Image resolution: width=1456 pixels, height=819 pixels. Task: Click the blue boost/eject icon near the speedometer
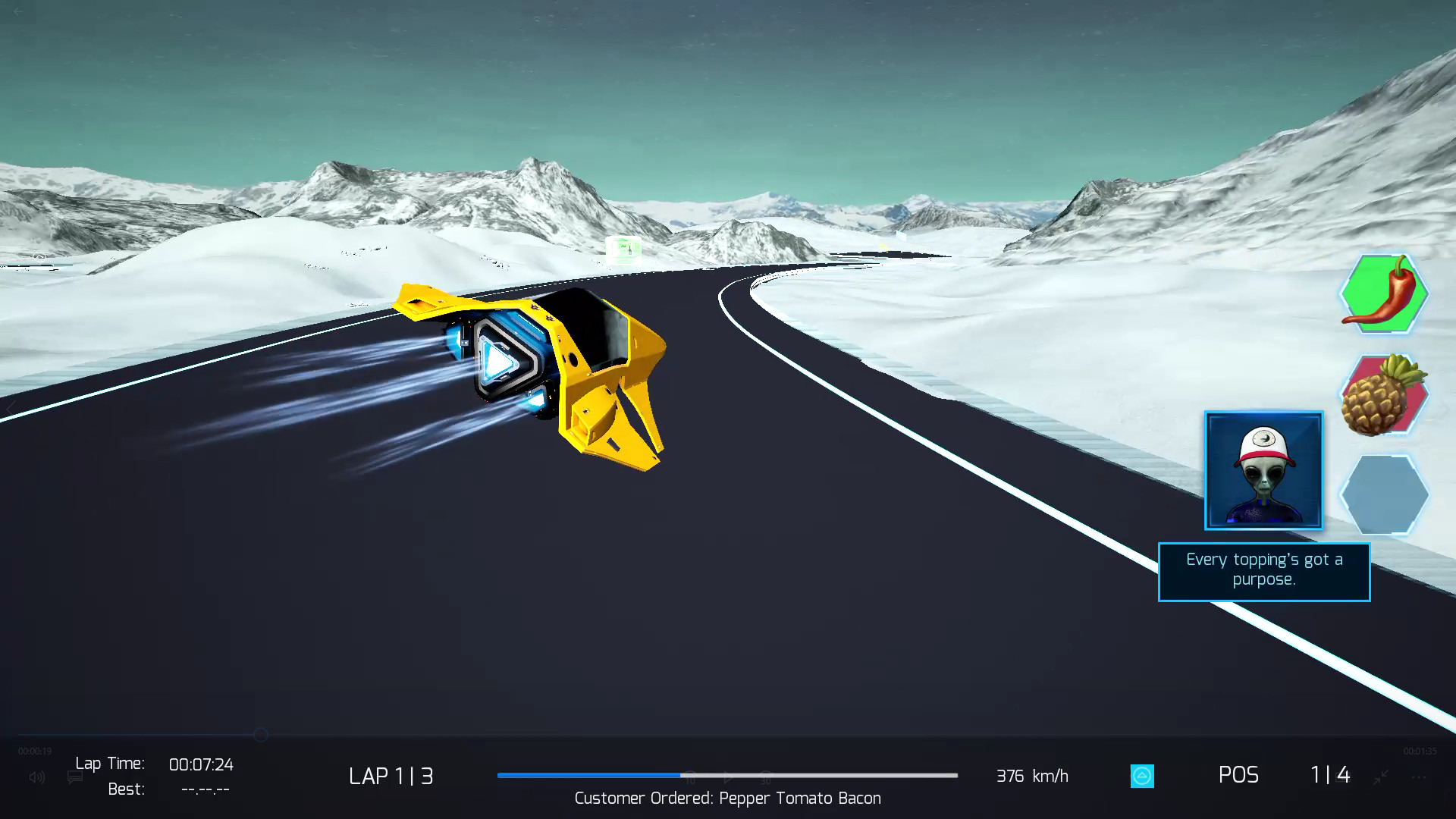[x=1142, y=776]
